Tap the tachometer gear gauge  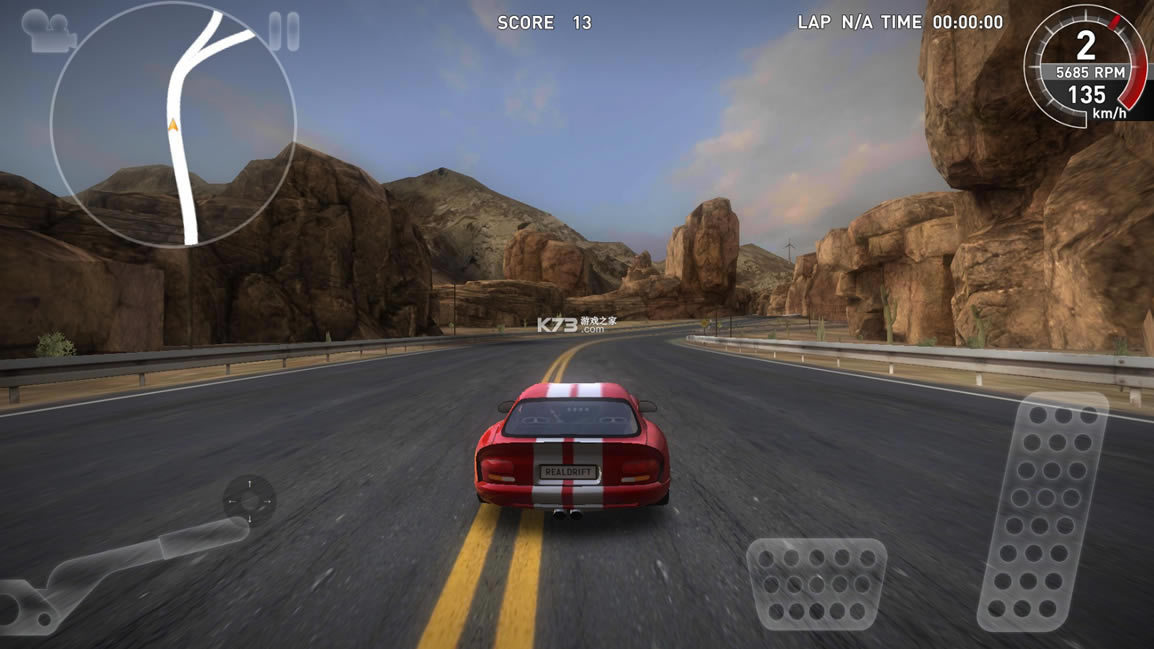coord(1086,66)
